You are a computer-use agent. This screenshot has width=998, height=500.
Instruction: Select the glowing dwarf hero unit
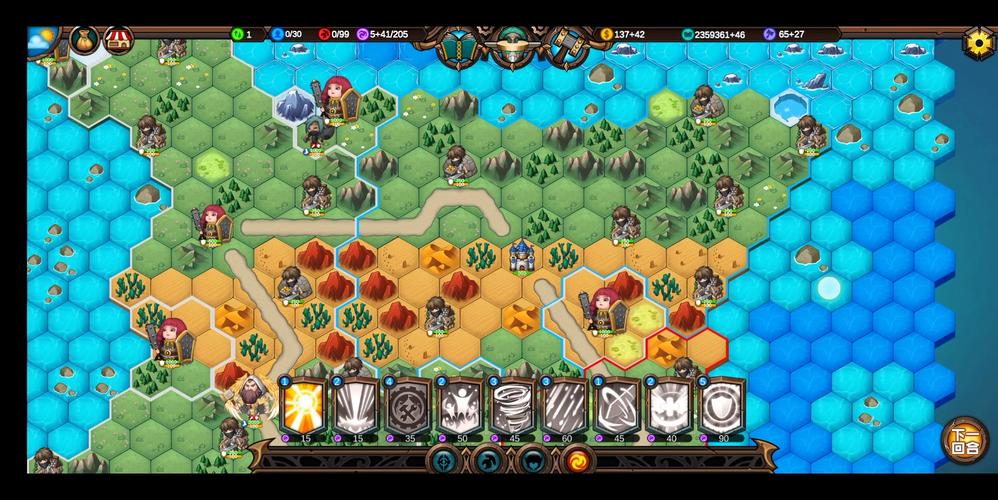coord(250,398)
